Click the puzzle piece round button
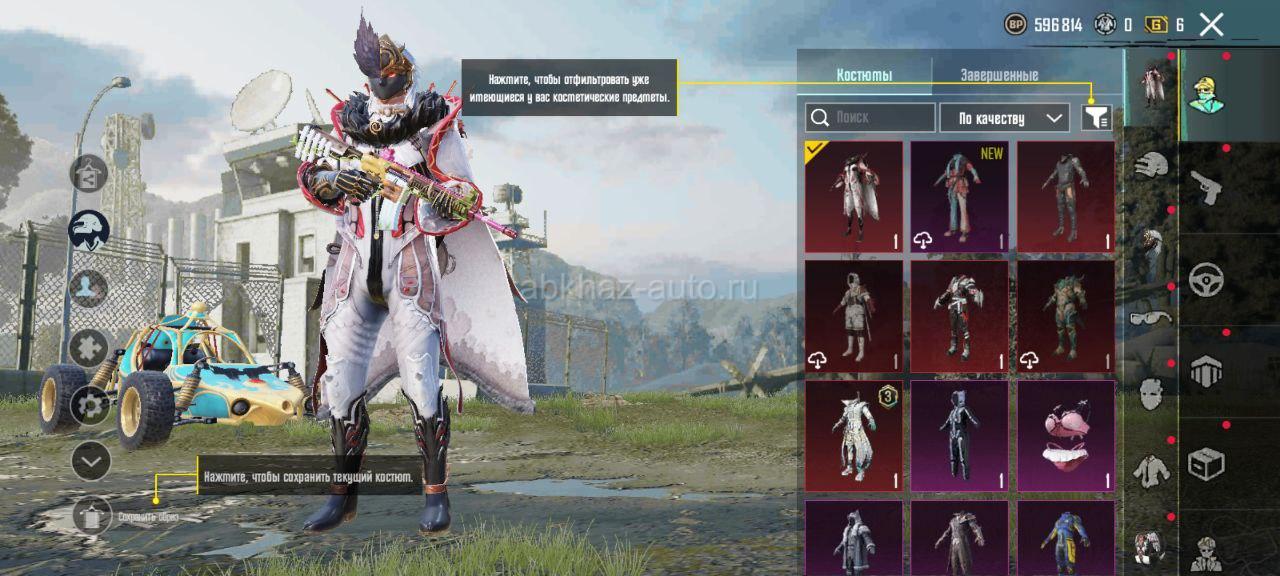 point(89,348)
